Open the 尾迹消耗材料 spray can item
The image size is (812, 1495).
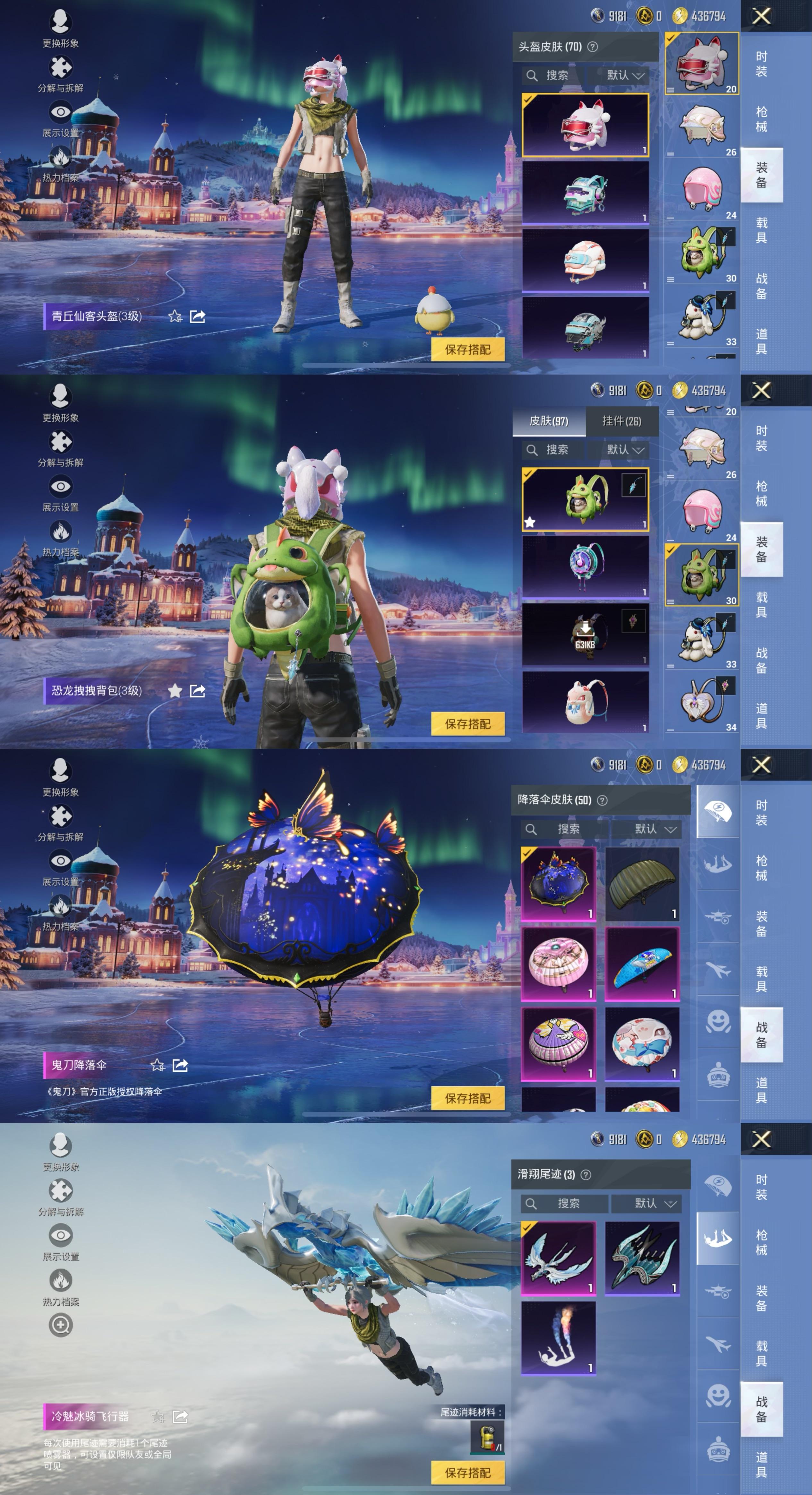pos(487,1436)
